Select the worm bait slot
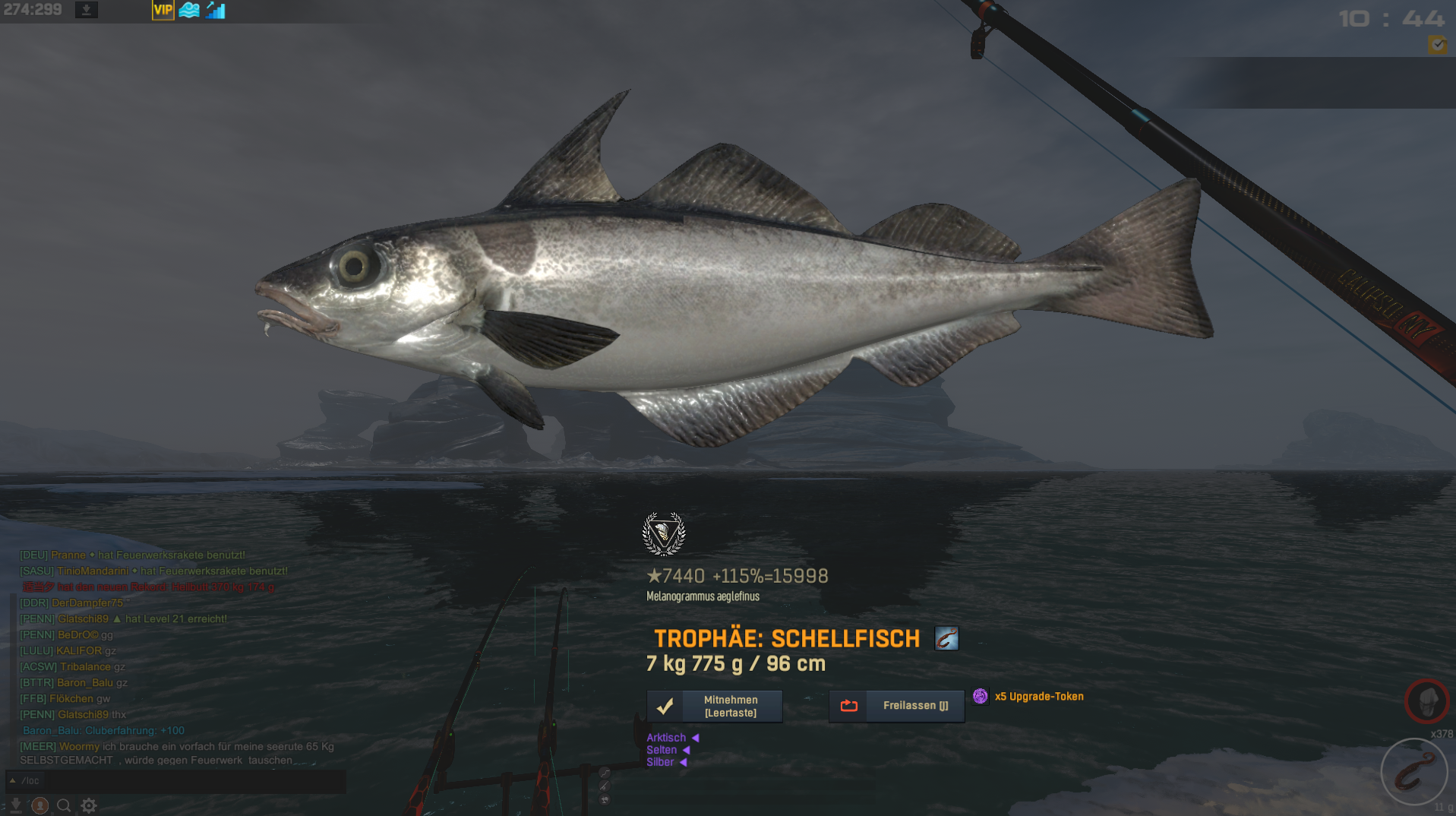This screenshot has height=816, width=1456. coord(1413,772)
